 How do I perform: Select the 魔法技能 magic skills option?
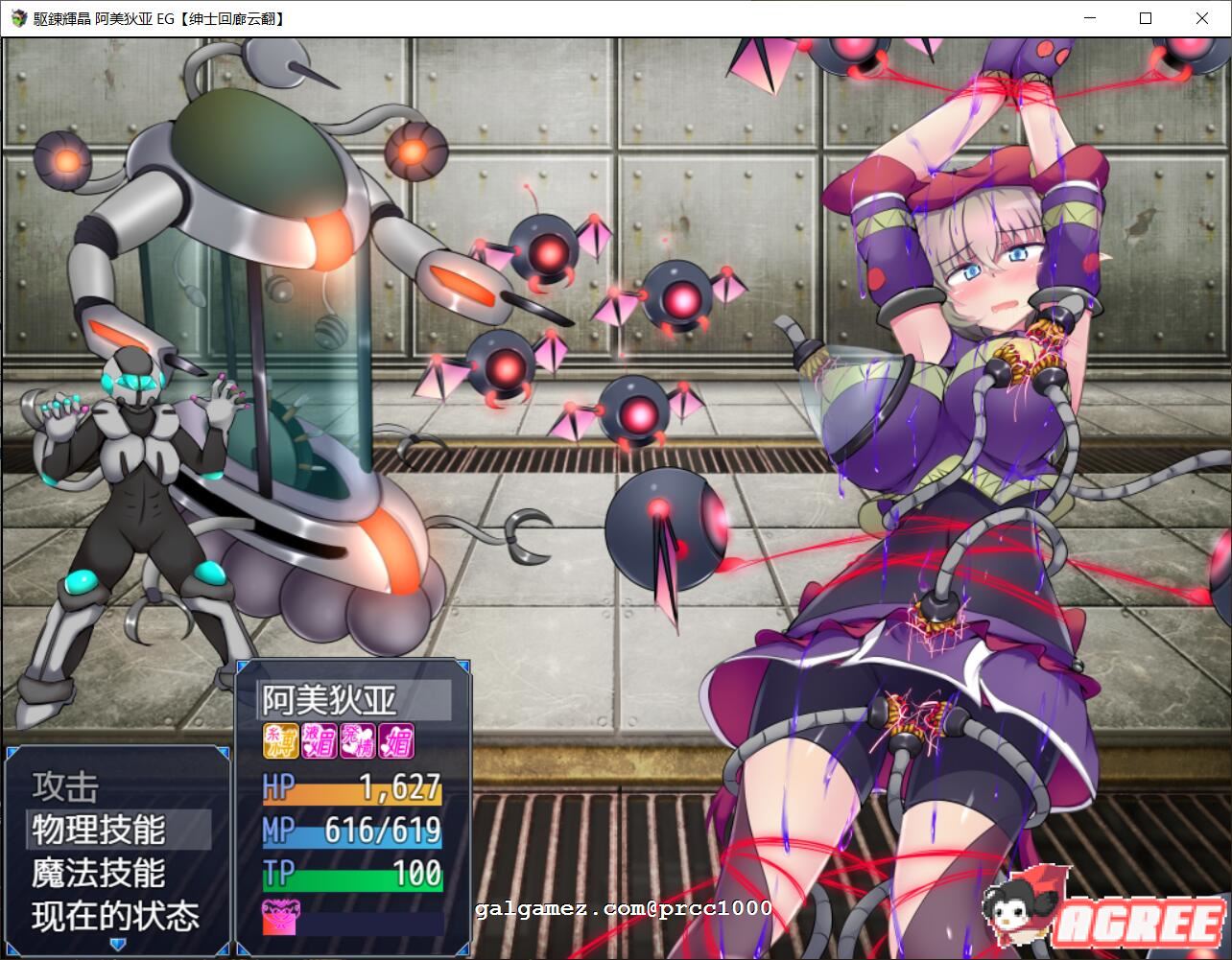(99, 873)
